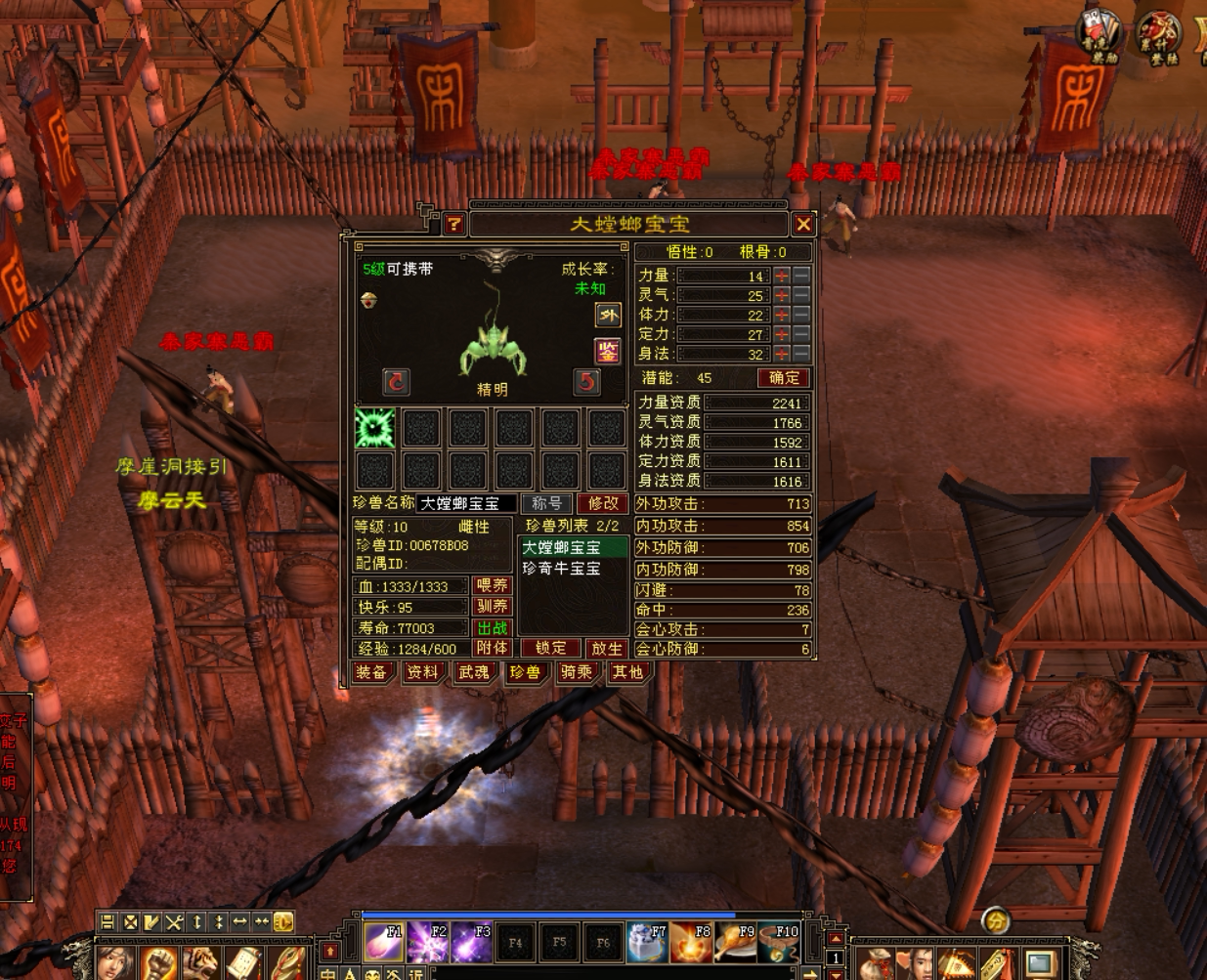Open the 骑乘 mount tab
This screenshot has height=980, width=1207.
click(577, 672)
